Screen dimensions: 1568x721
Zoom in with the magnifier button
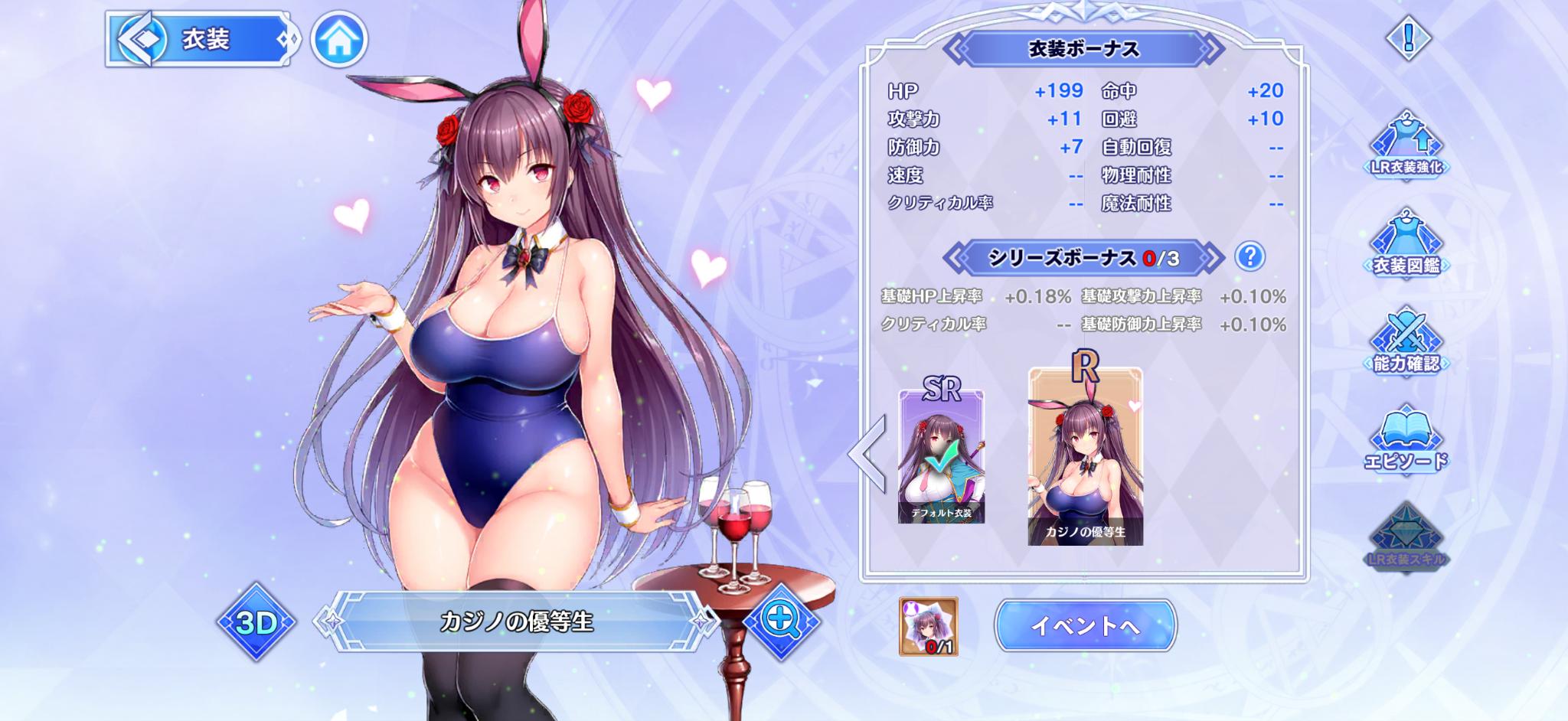780,621
